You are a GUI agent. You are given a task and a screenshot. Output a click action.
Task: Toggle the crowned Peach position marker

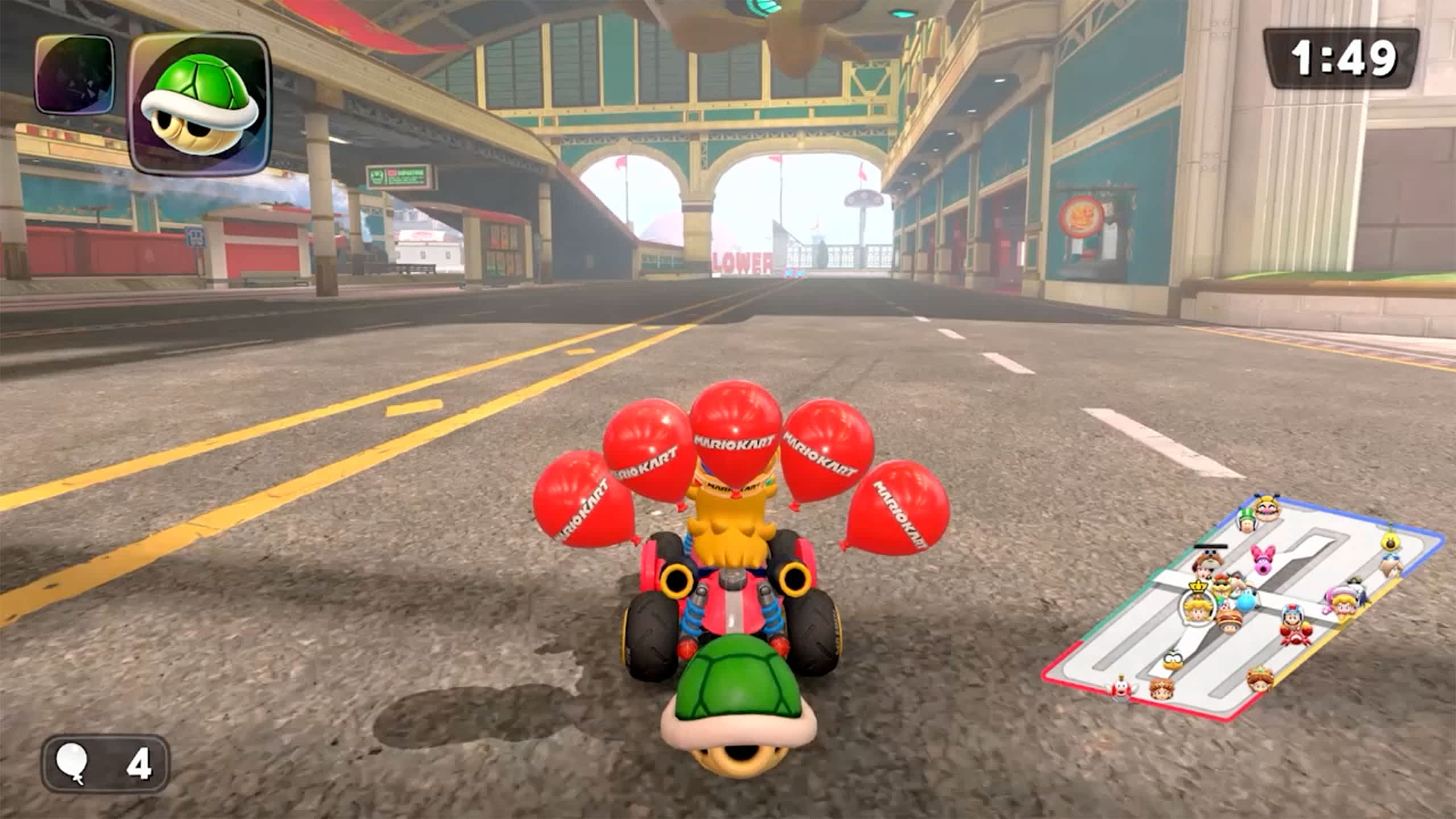[x=1198, y=609]
